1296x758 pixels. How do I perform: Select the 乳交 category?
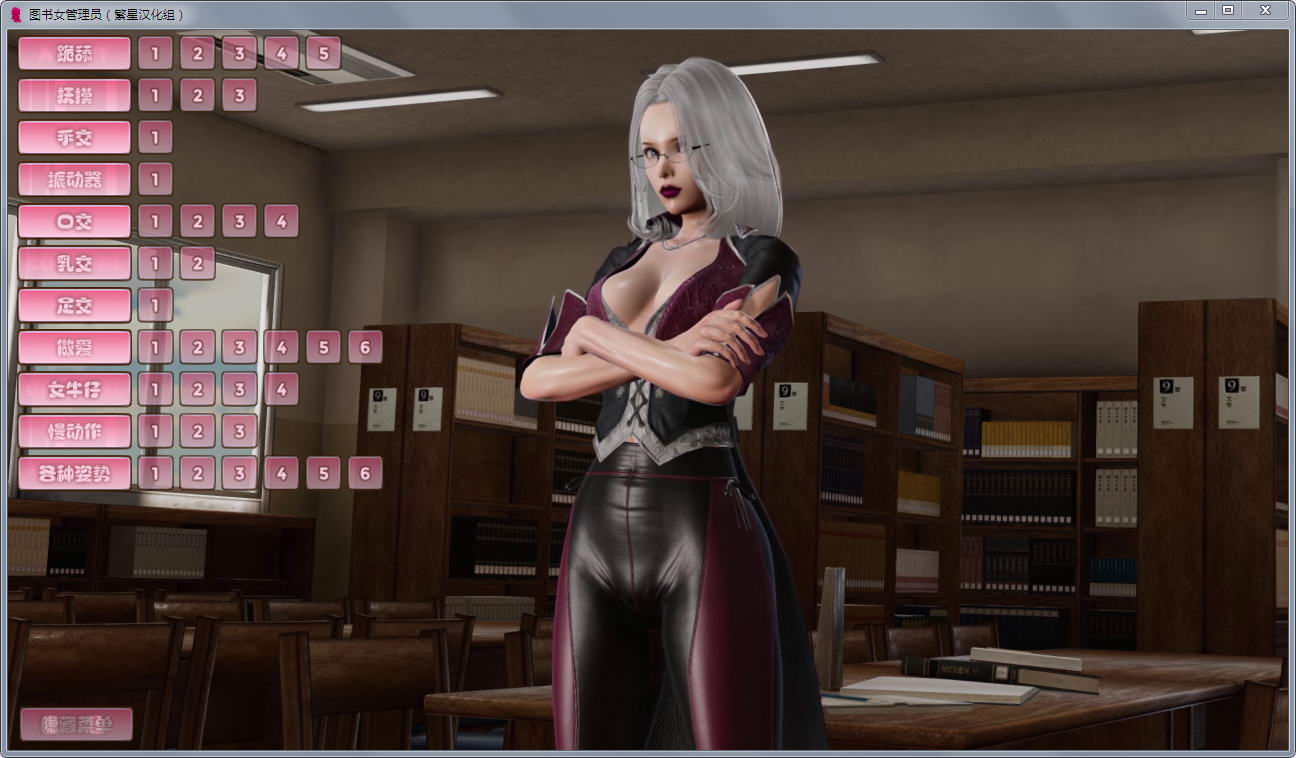[x=73, y=263]
